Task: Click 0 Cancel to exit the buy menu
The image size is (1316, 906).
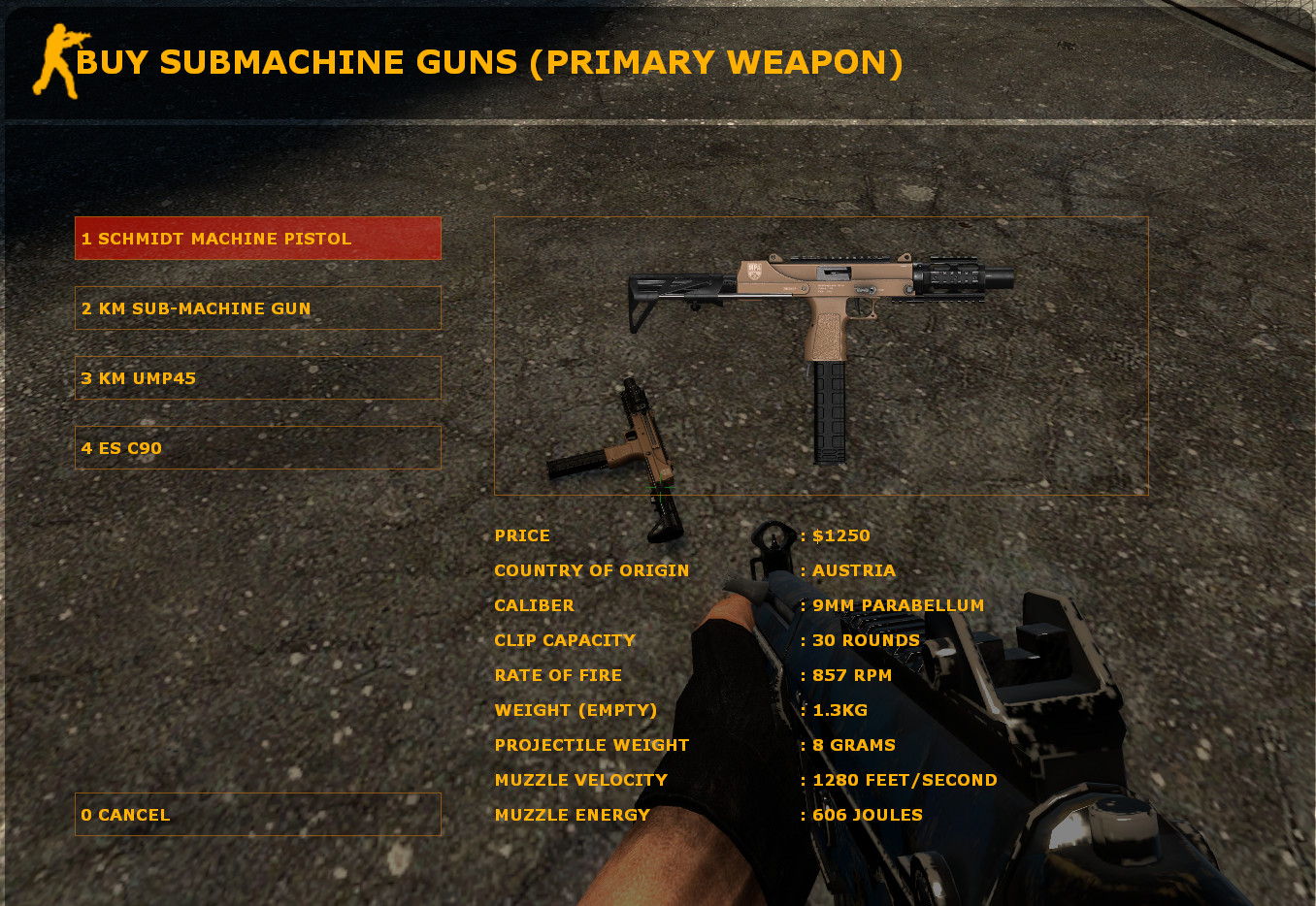Action: [257, 815]
